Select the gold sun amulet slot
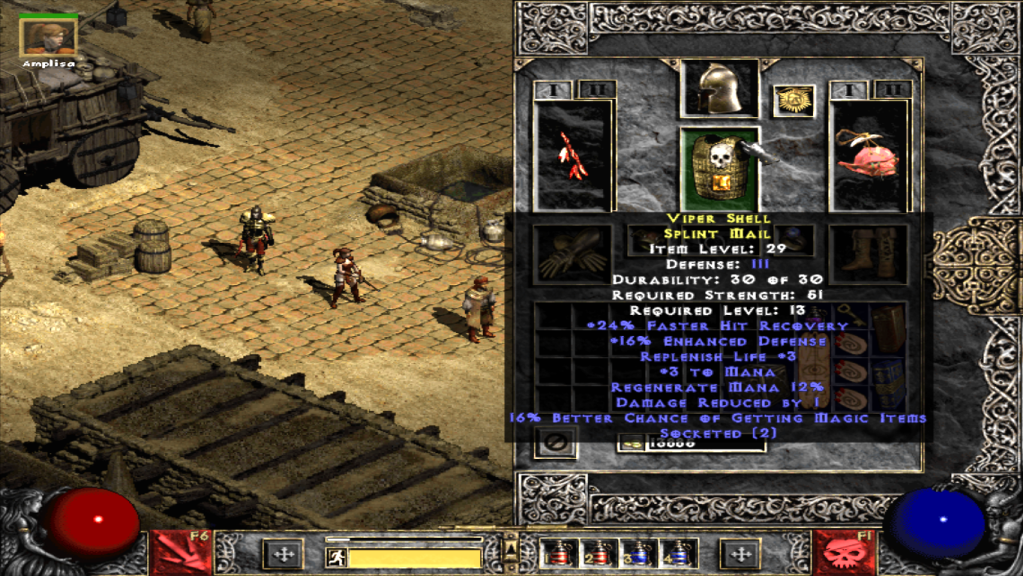The image size is (1023, 576). 794,101
